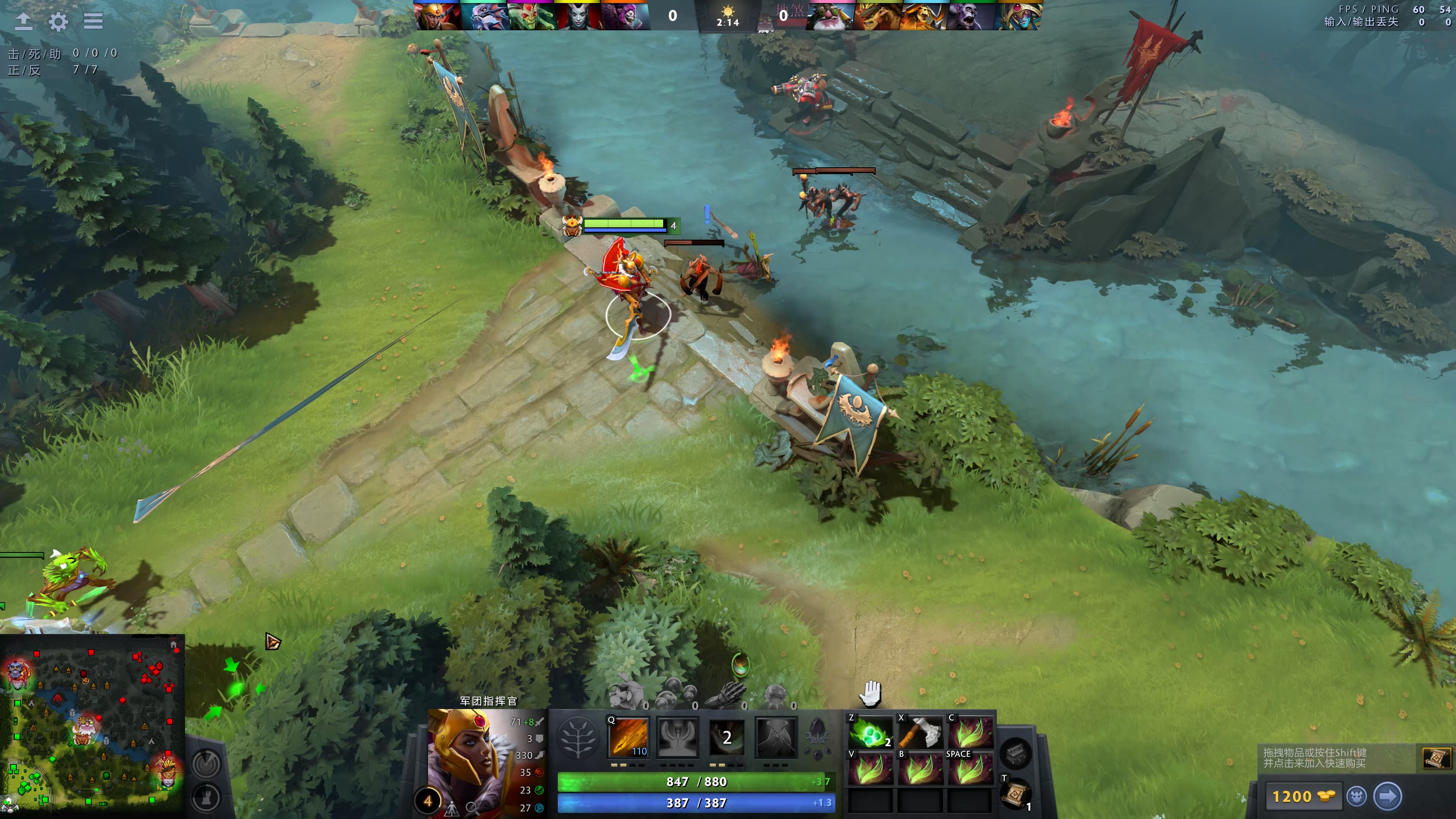Click the Moment of Courage ability icon
Image resolution: width=1456 pixels, height=819 pixels.
pos(727,737)
